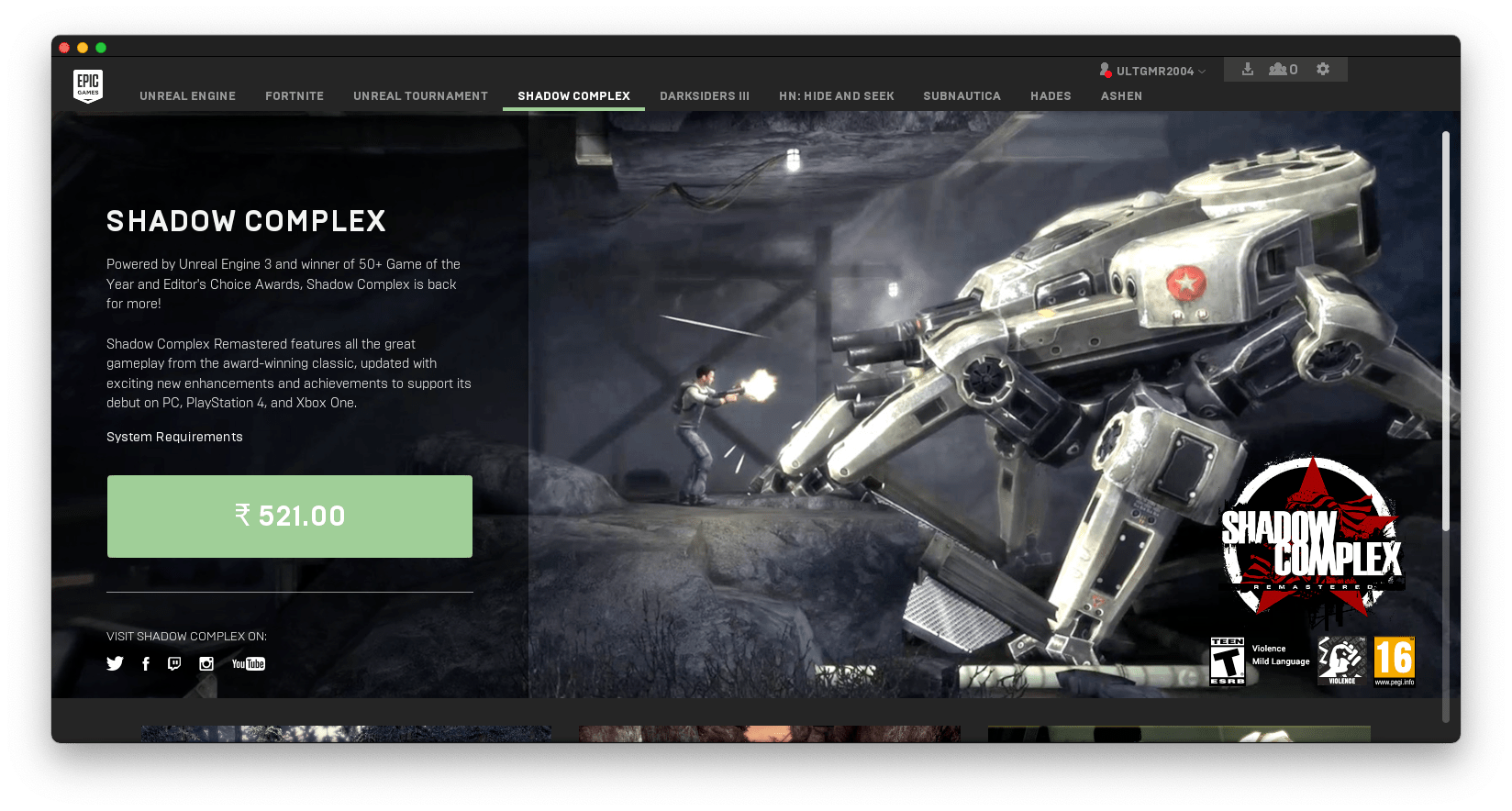Click the Epic Games logo
This screenshot has height=811, width=1512.
coord(88,85)
